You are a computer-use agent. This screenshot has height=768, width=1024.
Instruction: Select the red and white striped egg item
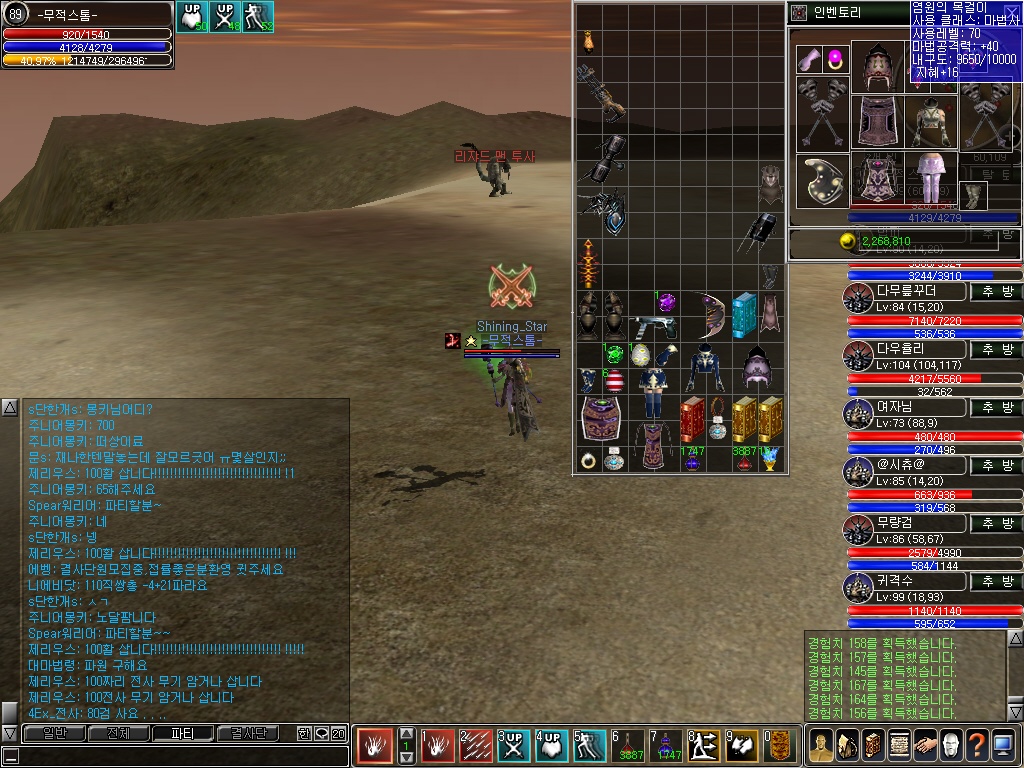(x=614, y=381)
